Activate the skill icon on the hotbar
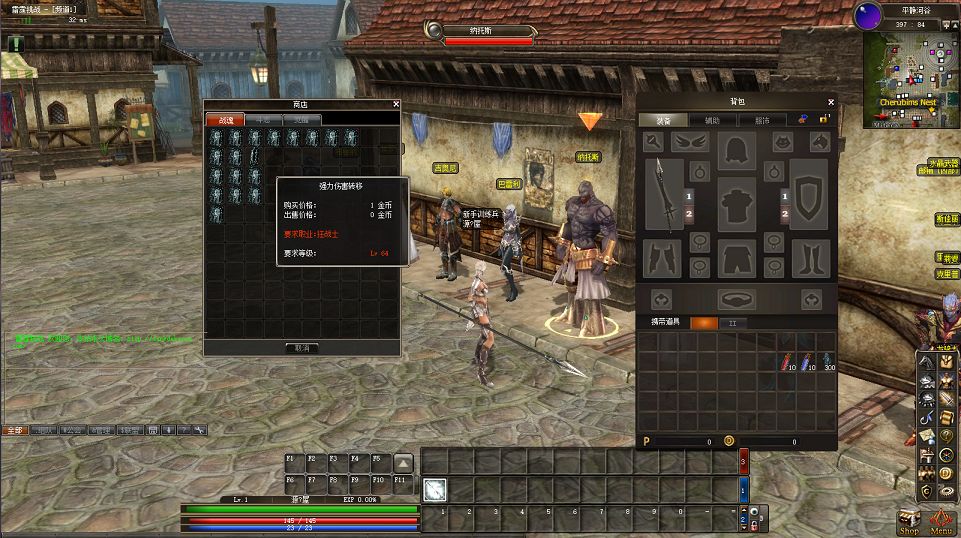 [434, 489]
